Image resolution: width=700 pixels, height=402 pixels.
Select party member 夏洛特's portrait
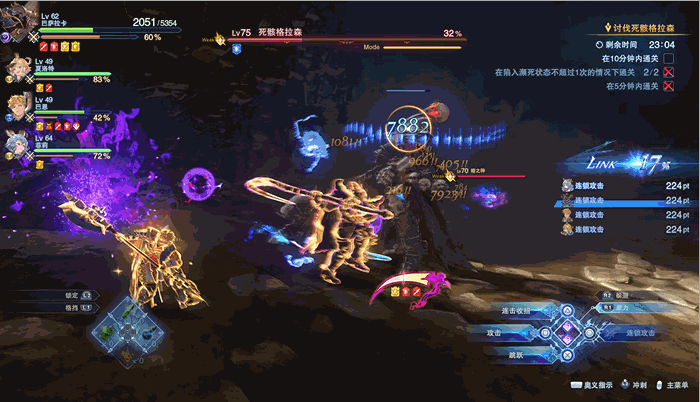(19, 67)
